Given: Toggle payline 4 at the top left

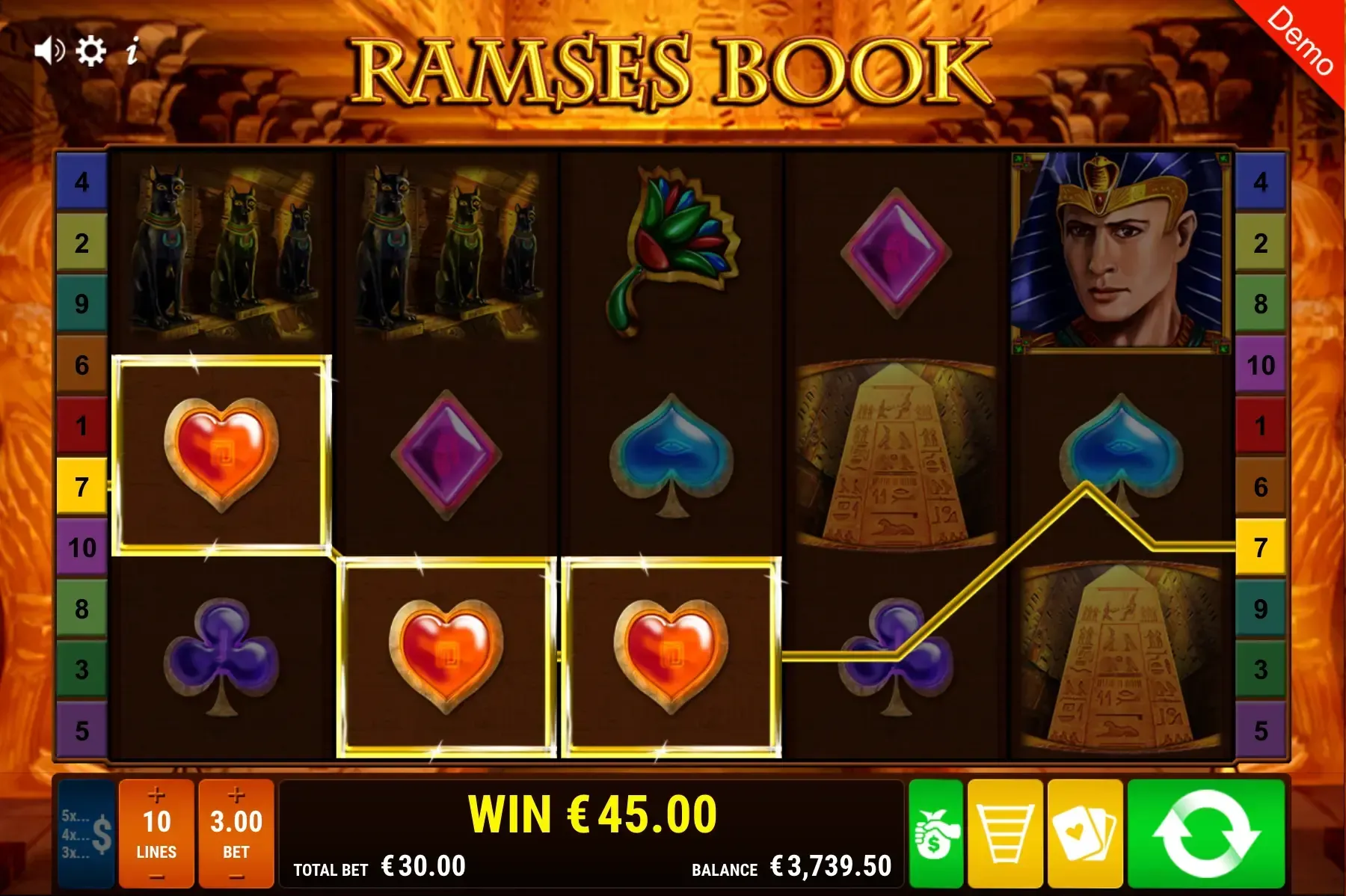Looking at the screenshot, I should (x=81, y=180).
